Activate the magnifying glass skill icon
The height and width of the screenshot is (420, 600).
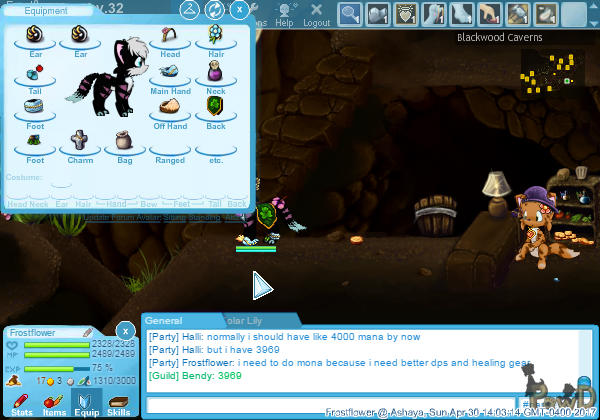350,13
